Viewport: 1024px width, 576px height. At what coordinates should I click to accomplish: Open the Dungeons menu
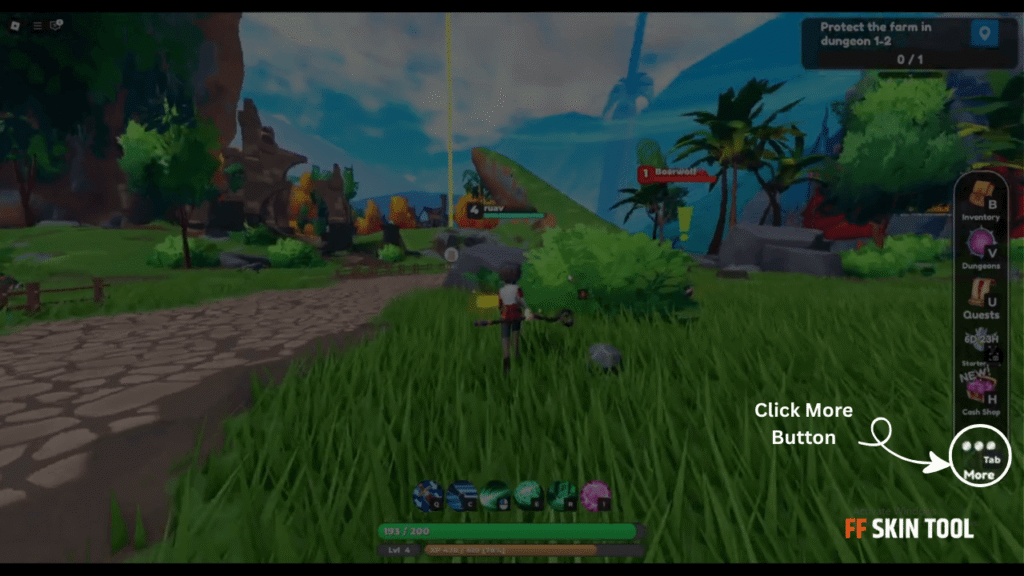(x=980, y=246)
